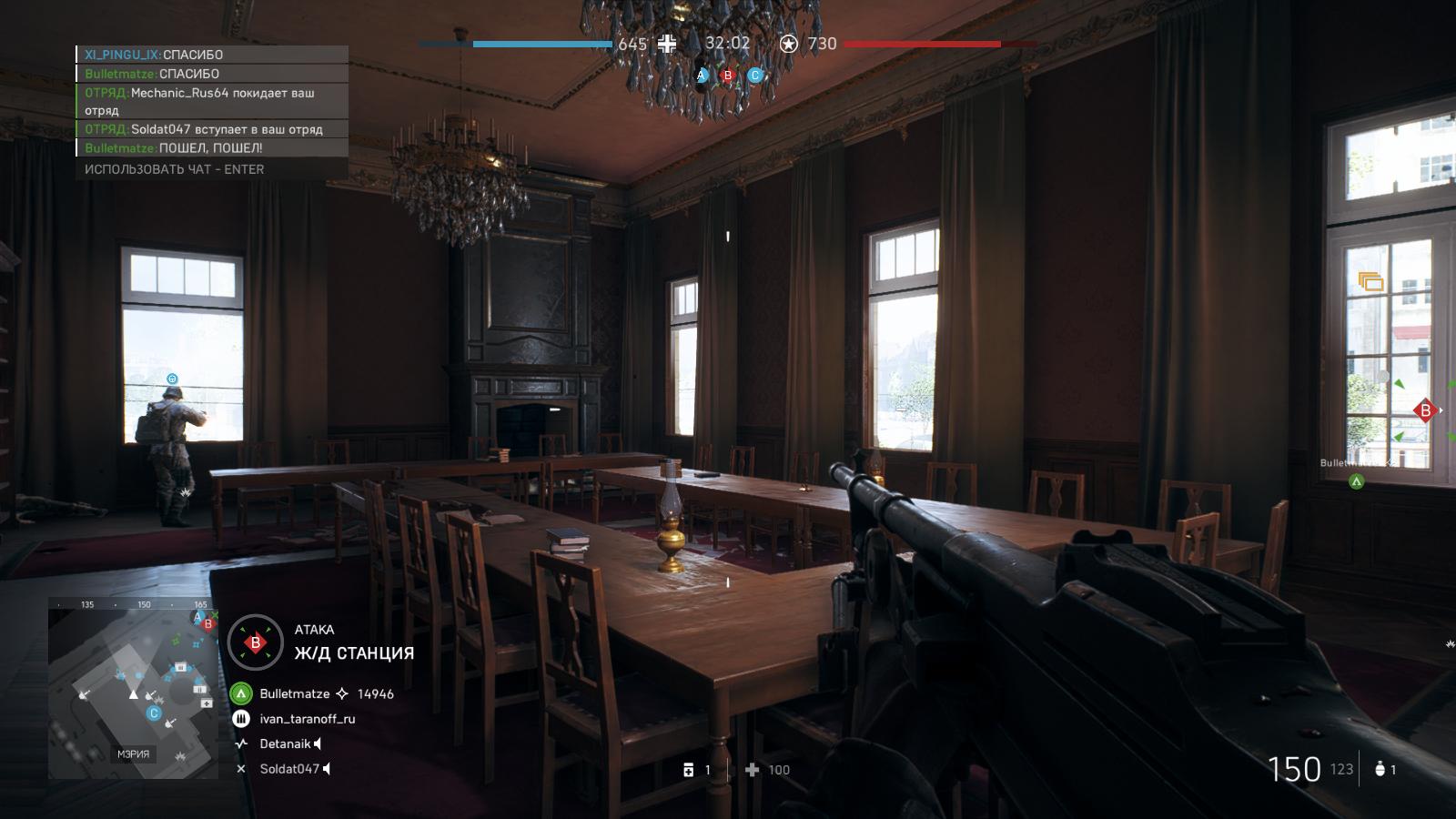Pick Soldat047 from the squad list
This screenshot has width=1456, height=819.
click(289, 769)
